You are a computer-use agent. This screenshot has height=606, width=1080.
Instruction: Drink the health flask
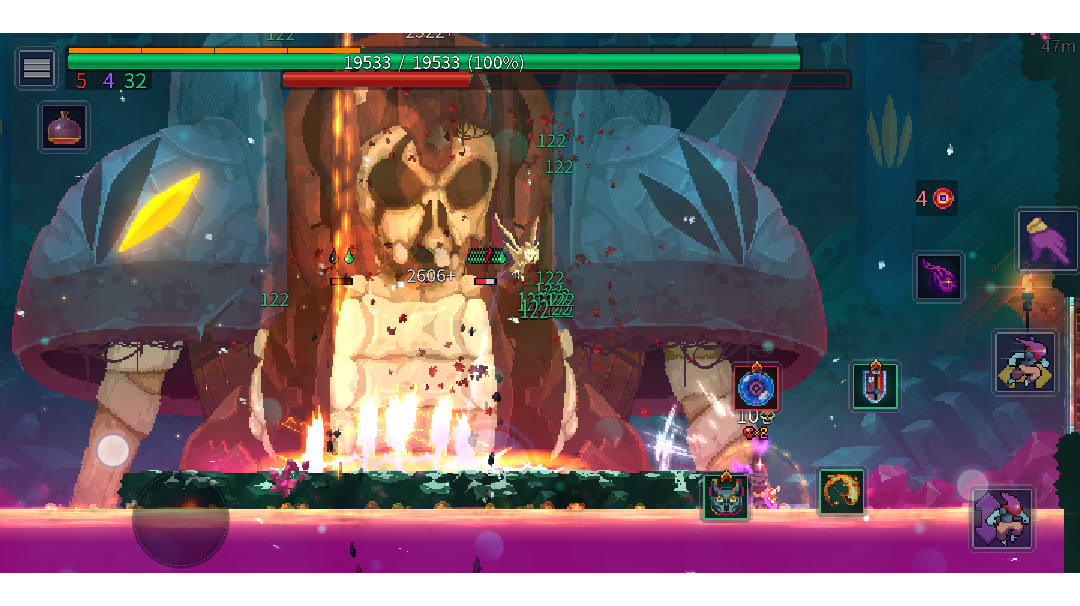[x=65, y=127]
